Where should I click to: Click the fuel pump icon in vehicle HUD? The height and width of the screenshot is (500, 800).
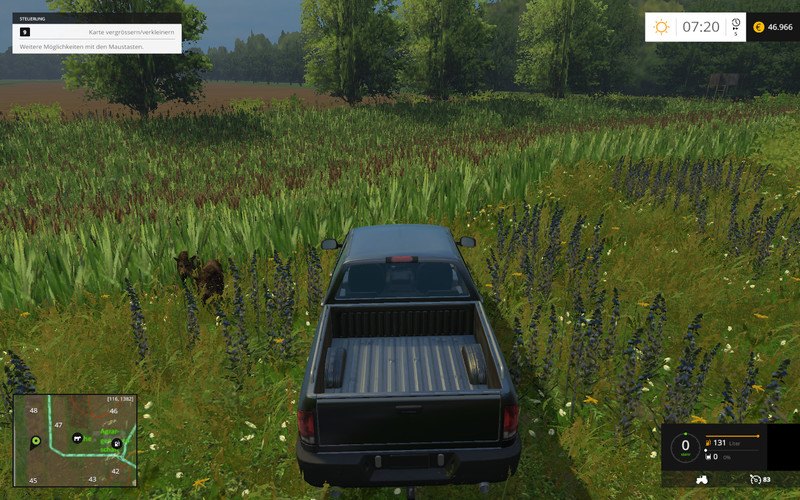[x=708, y=442]
